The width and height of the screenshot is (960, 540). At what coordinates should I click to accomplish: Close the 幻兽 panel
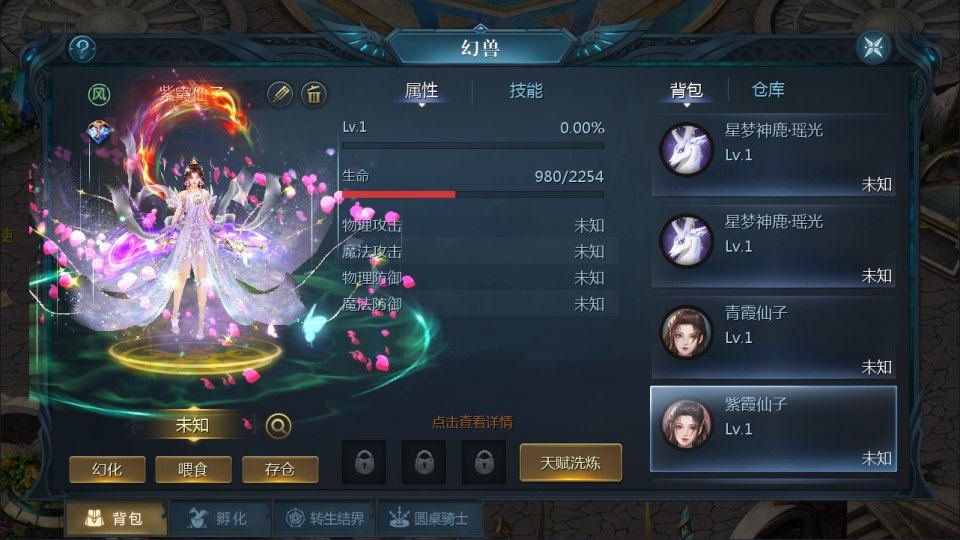(x=873, y=47)
